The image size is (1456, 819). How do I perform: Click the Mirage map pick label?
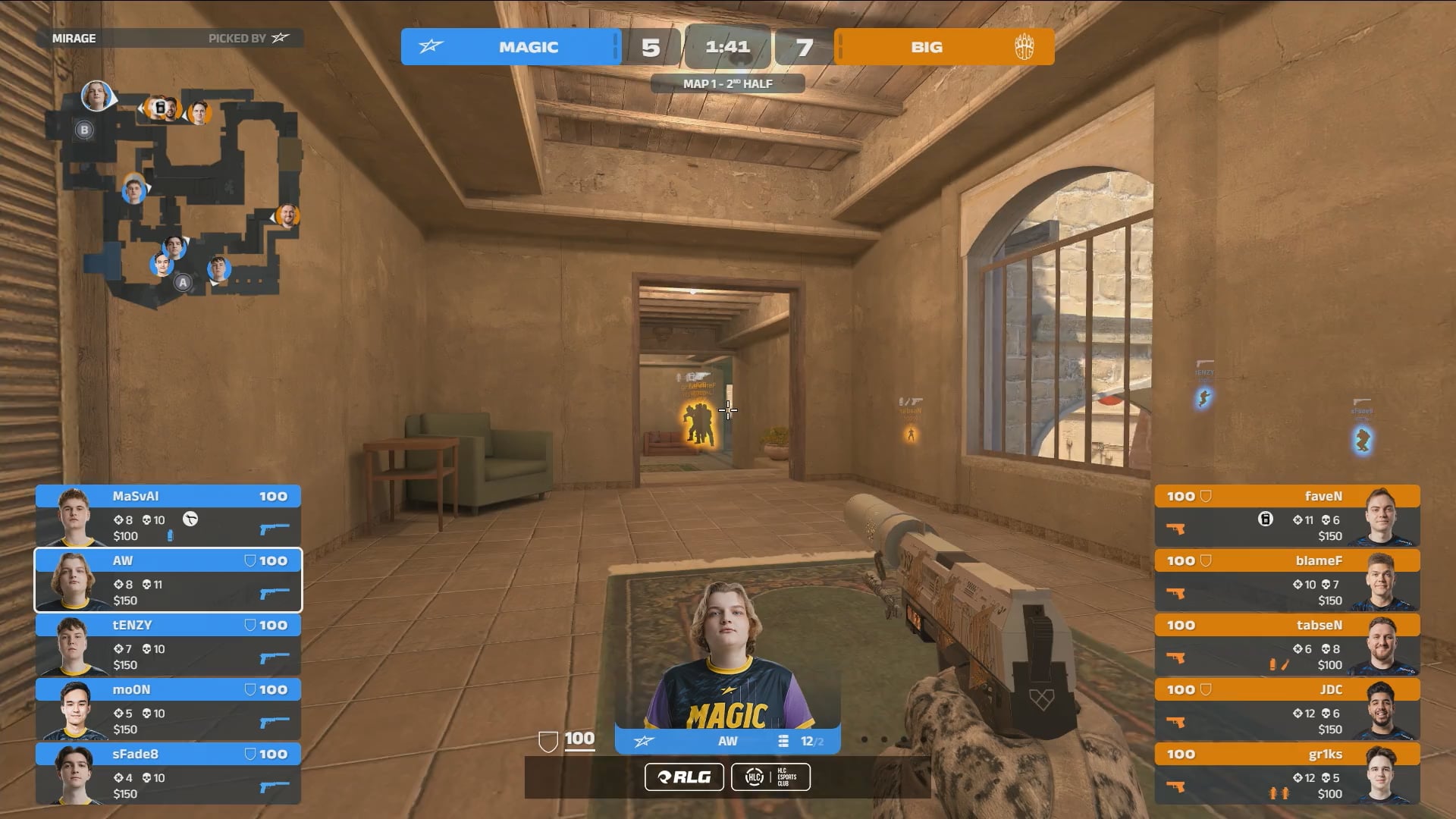tap(74, 38)
